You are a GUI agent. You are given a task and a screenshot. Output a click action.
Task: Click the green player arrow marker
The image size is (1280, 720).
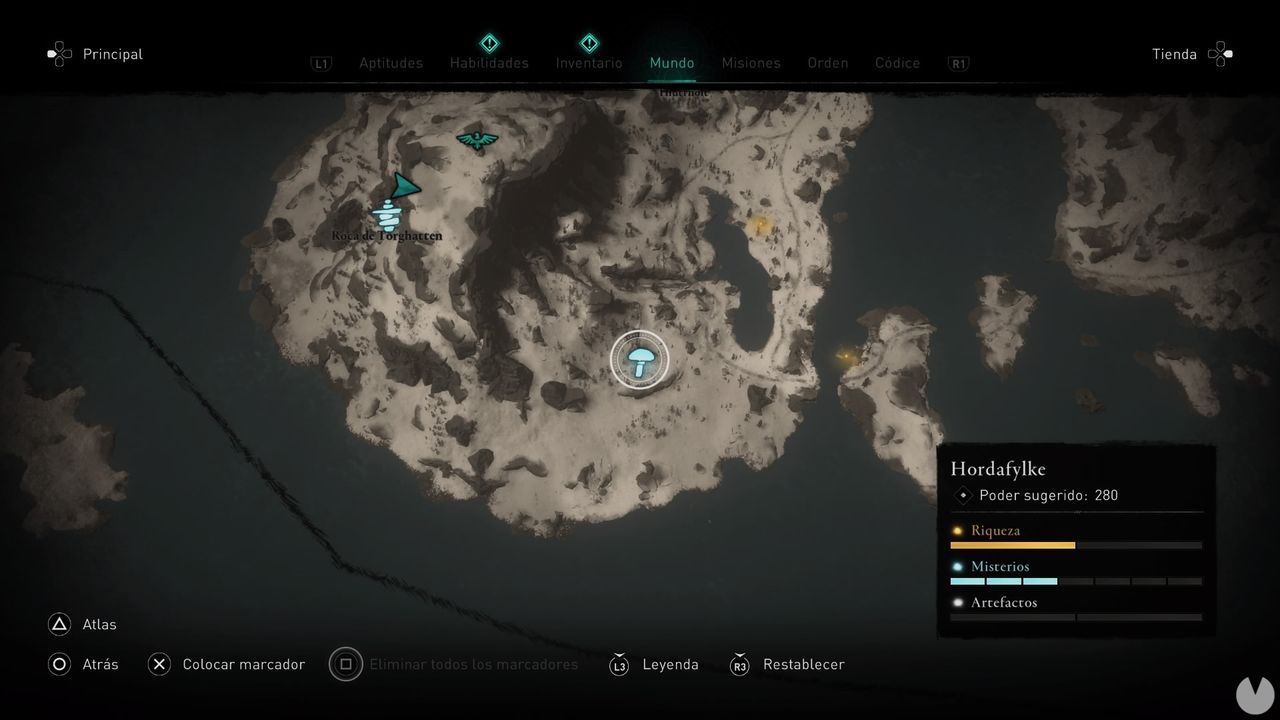pyautogui.click(x=404, y=186)
